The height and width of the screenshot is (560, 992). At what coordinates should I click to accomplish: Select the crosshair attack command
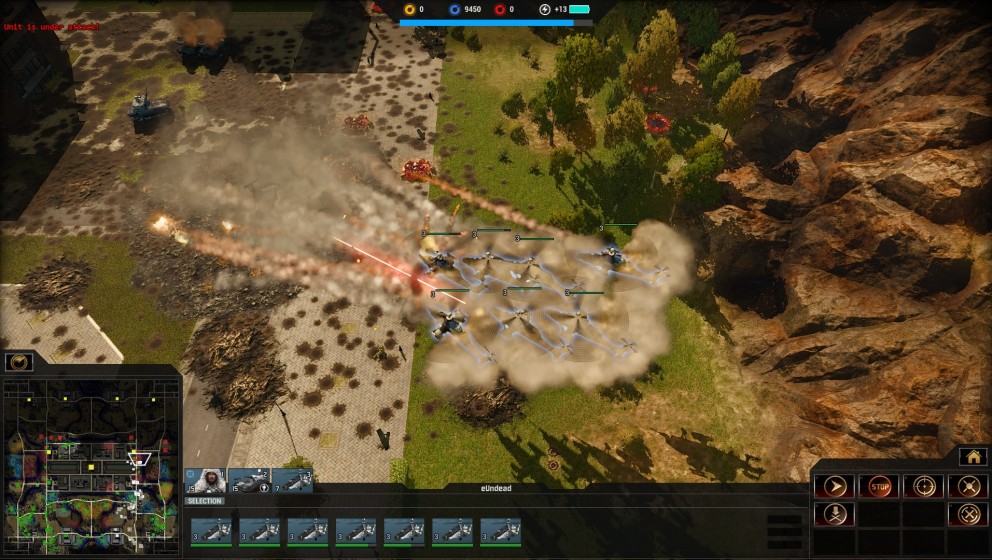point(923,487)
